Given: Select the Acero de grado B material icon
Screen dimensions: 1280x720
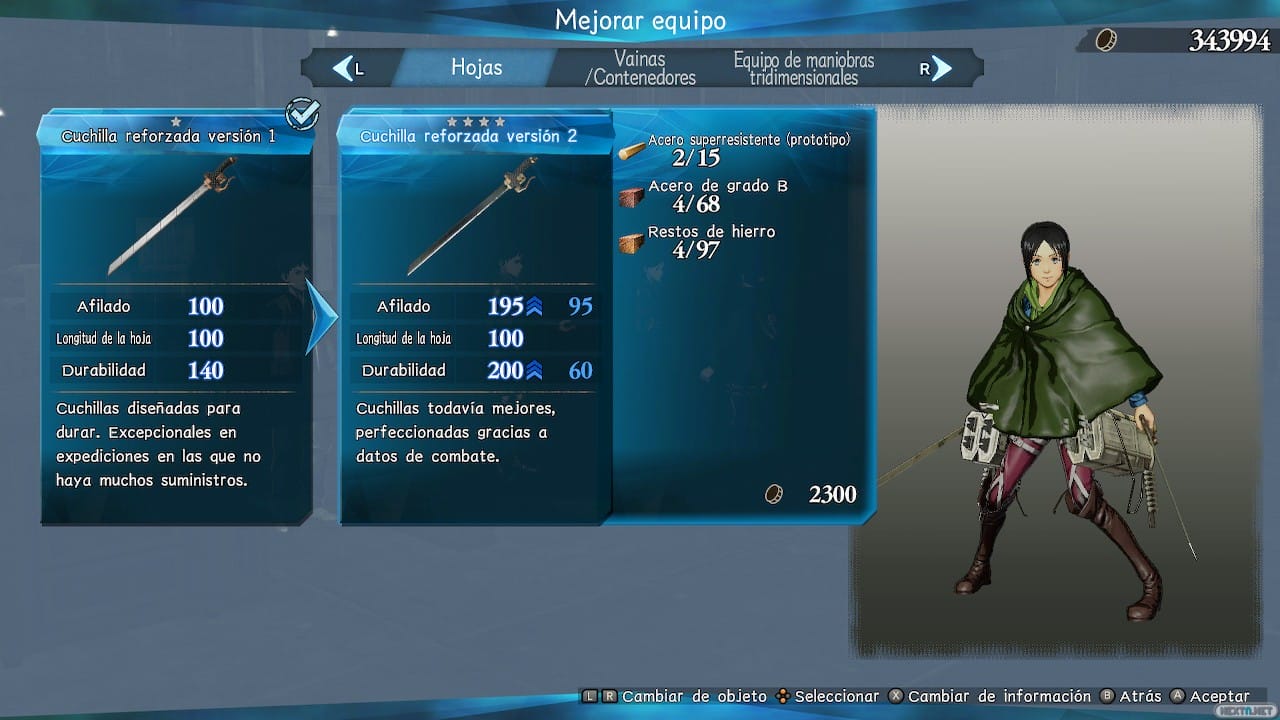Looking at the screenshot, I should pyautogui.click(x=631, y=196).
